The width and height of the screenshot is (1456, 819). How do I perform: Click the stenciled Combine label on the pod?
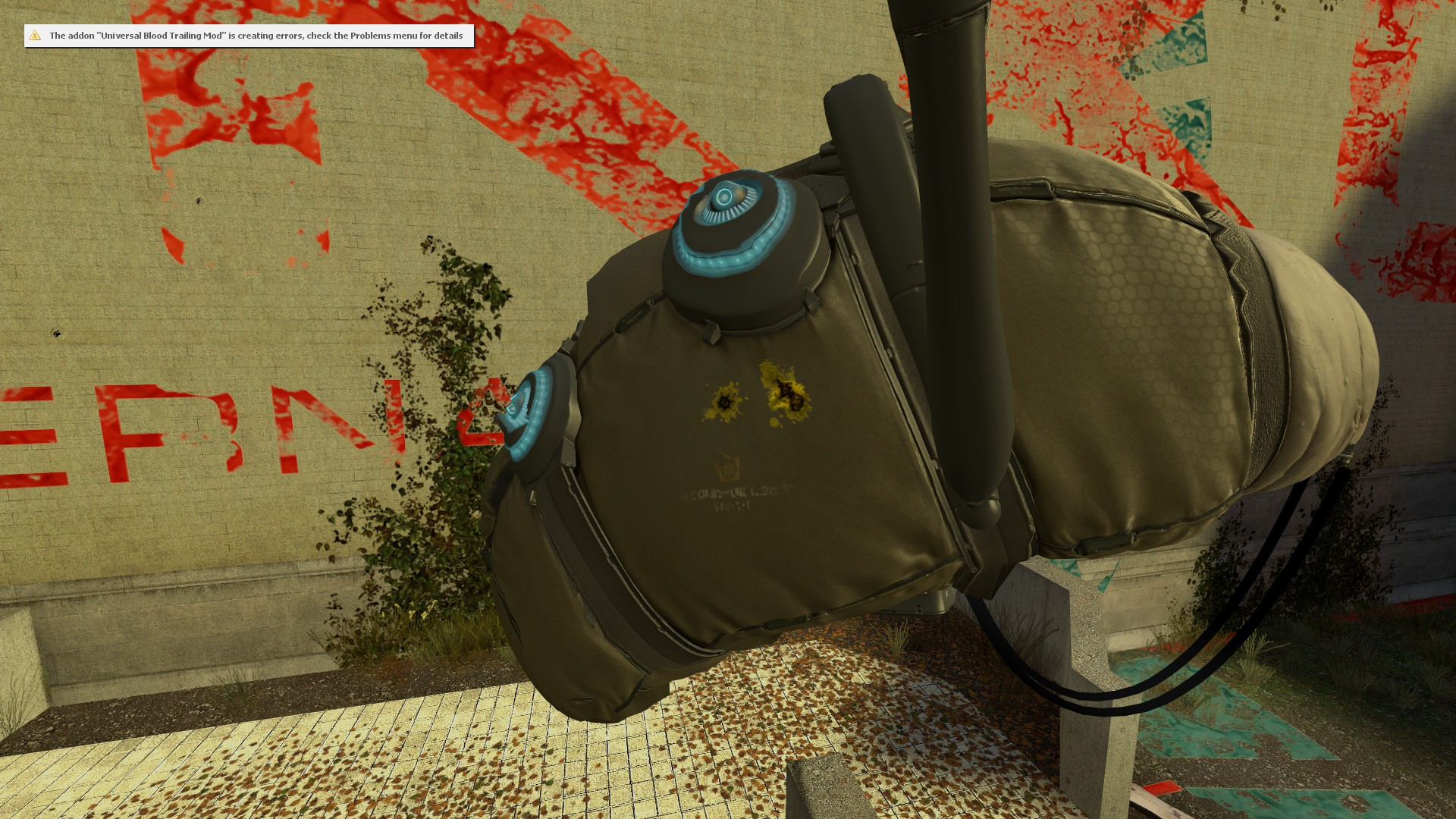(730, 493)
